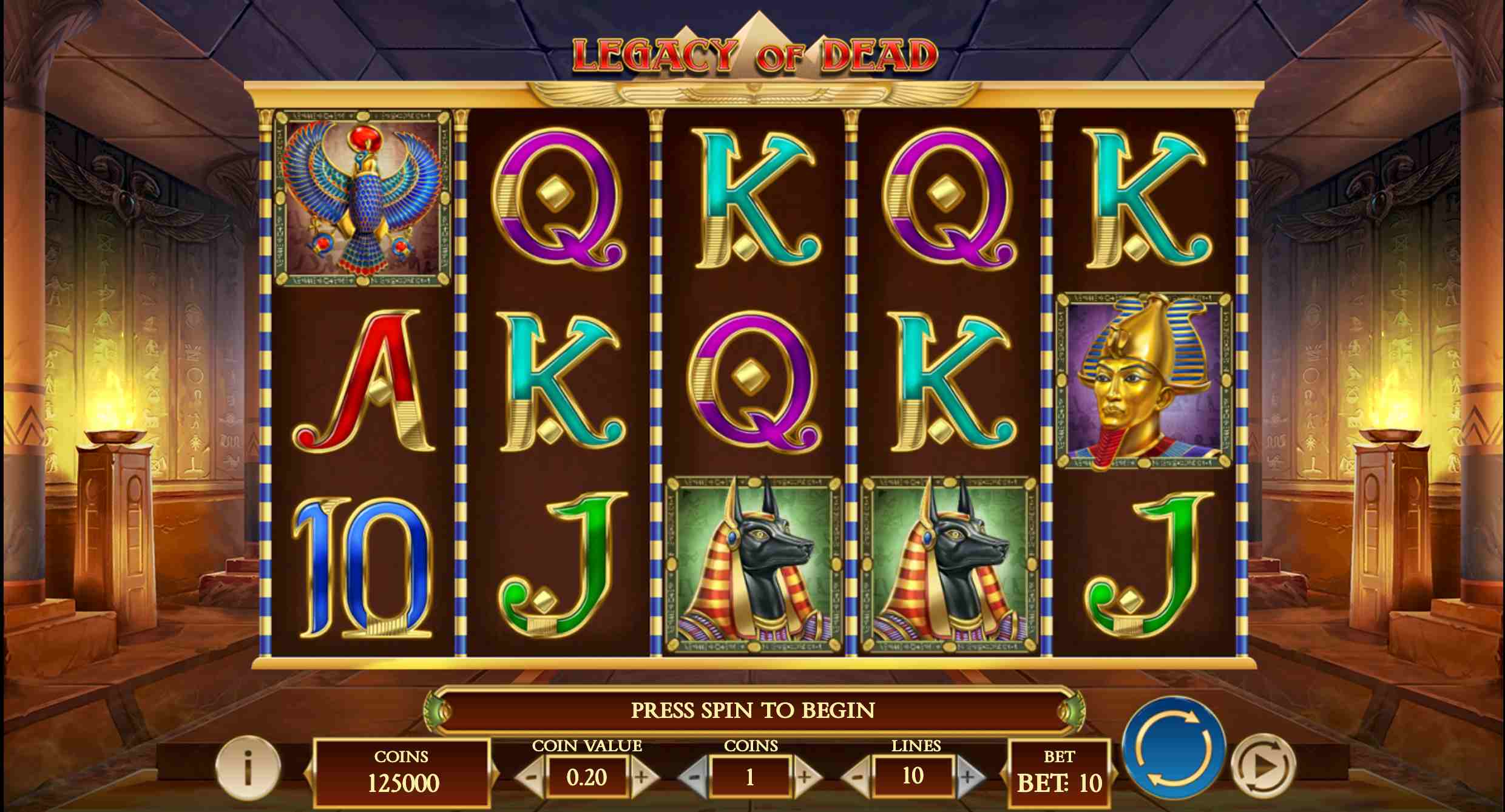Increase the coin value
This screenshot has width=1505, height=812.
coord(642,777)
